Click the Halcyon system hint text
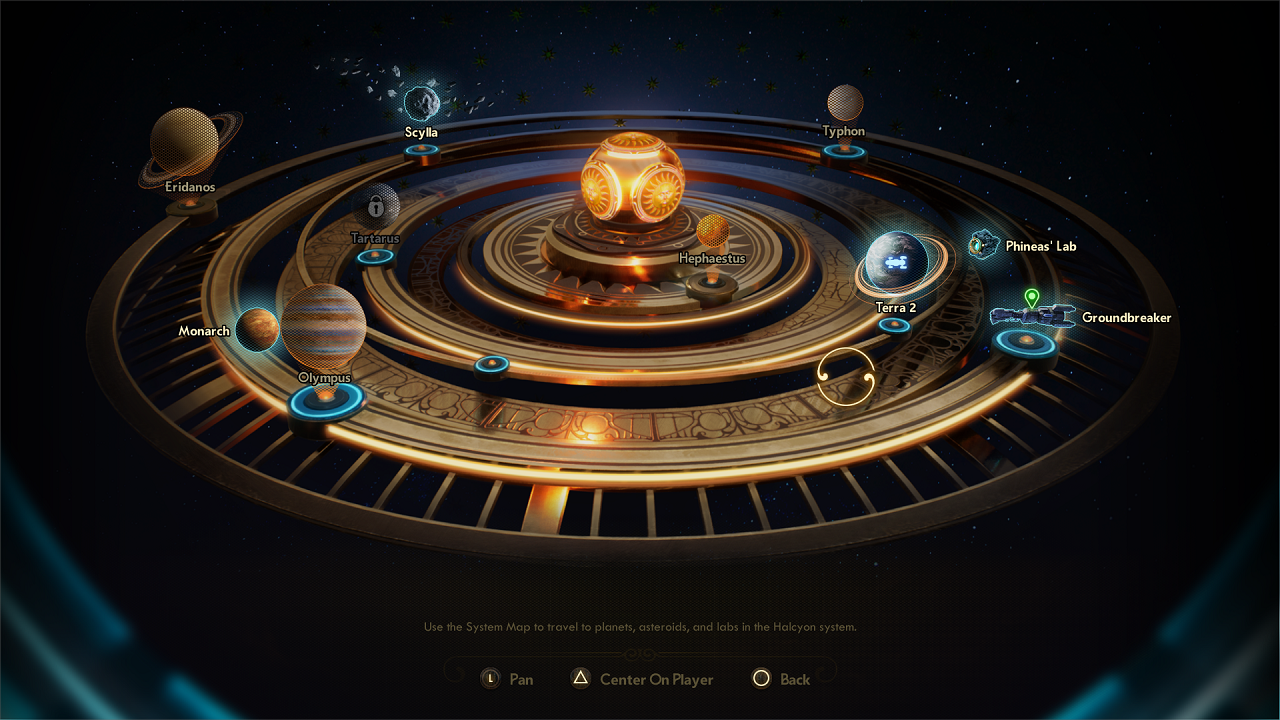Screen dimensions: 1280x720 click(639, 627)
